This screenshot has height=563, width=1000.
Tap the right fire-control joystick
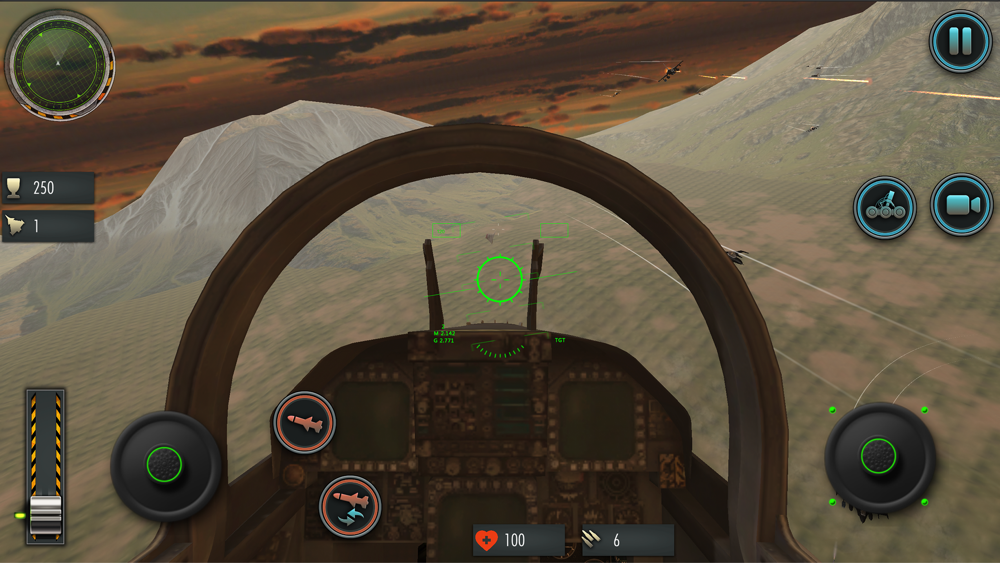879,456
